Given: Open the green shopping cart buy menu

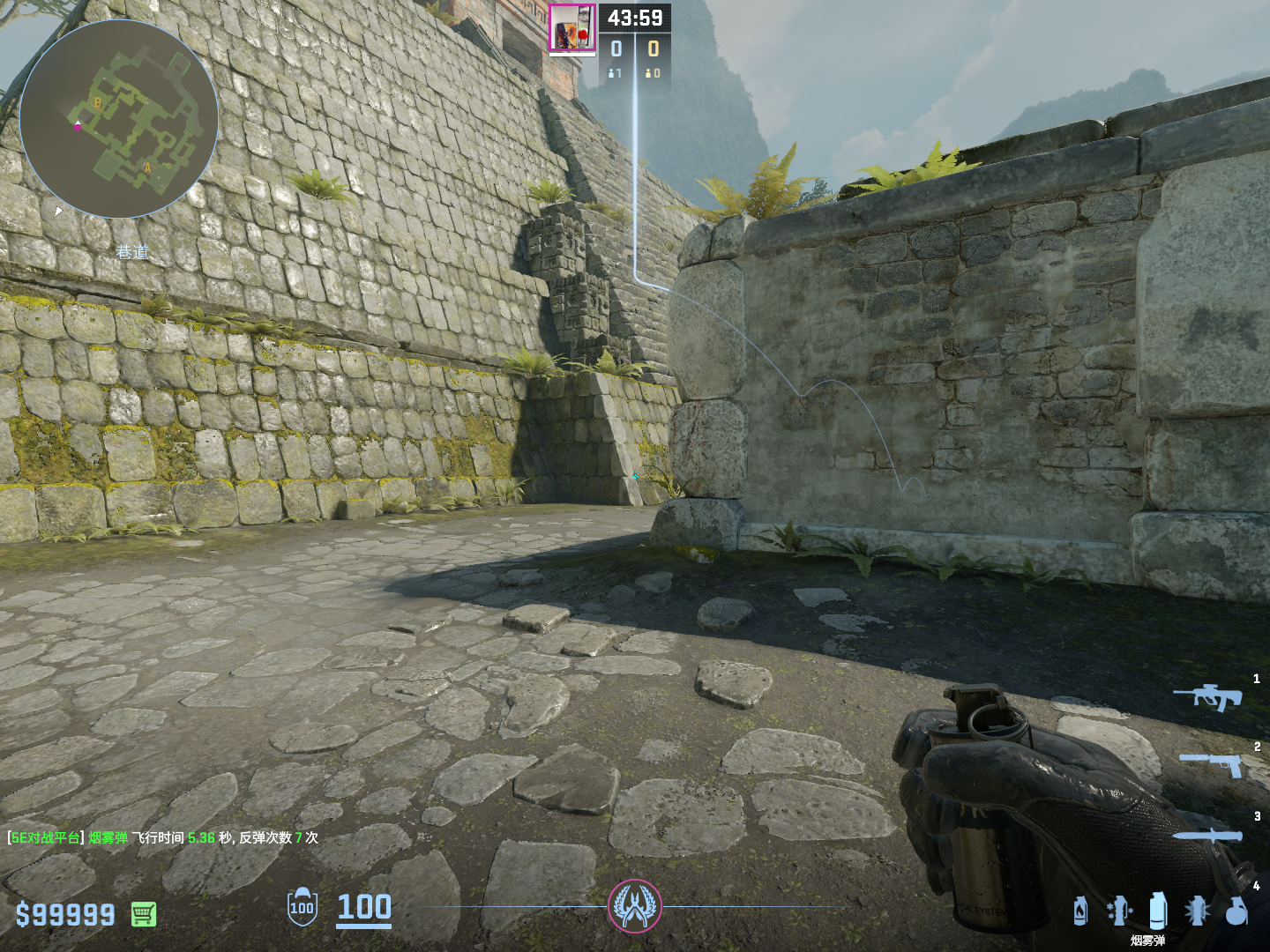Looking at the screenshot, I should [x=144, y=914].
